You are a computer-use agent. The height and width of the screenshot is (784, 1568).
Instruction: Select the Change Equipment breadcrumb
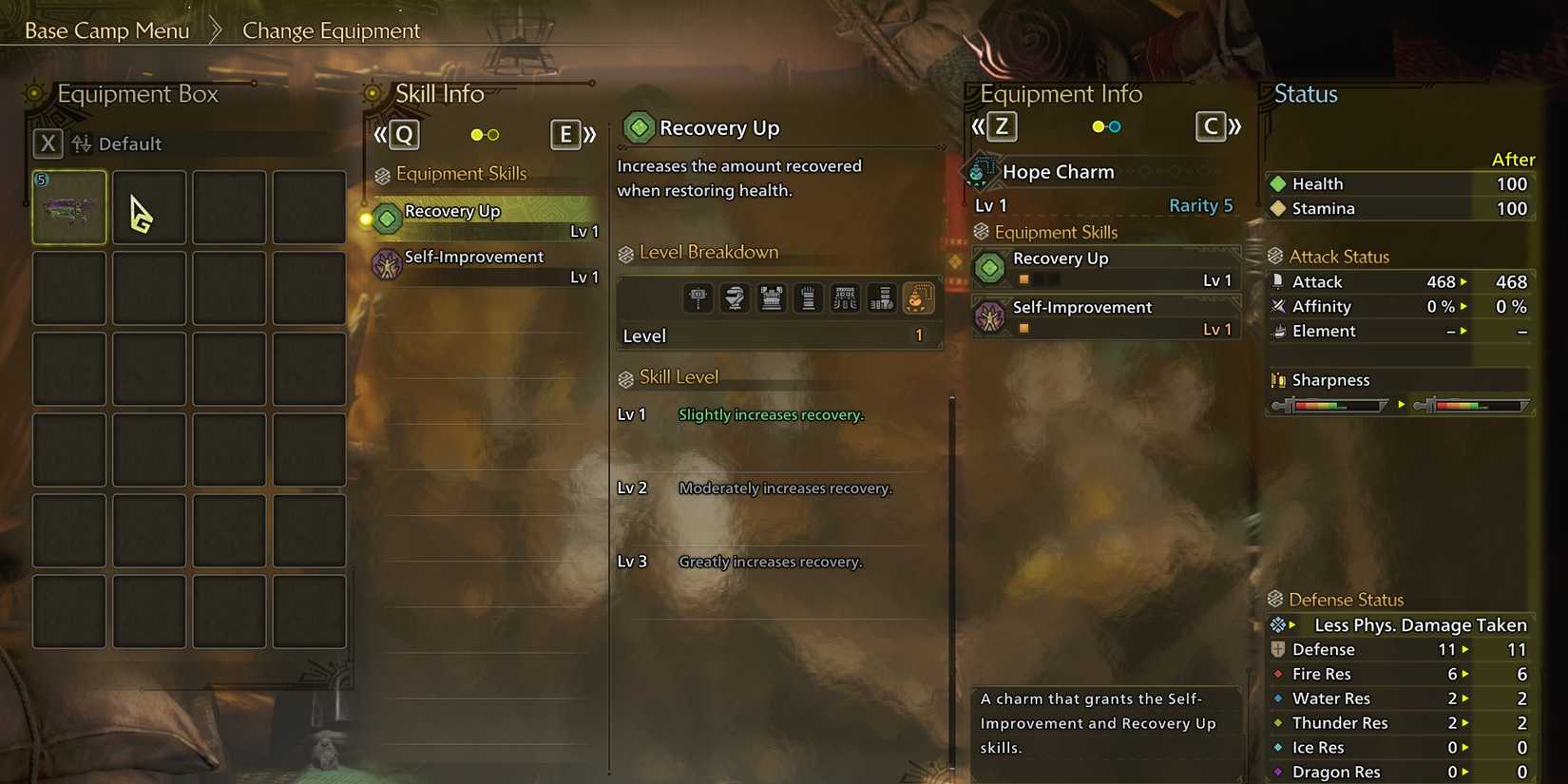click(330, 30)
